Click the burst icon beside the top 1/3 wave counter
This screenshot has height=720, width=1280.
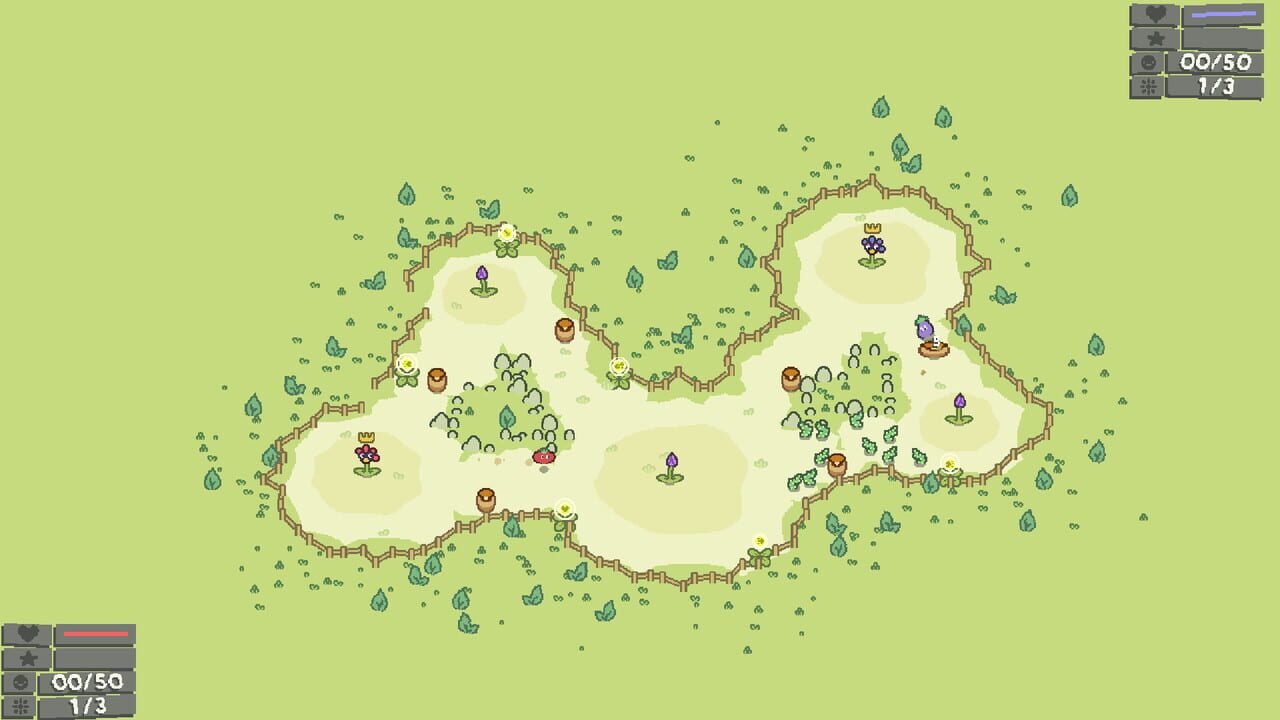1147,85
